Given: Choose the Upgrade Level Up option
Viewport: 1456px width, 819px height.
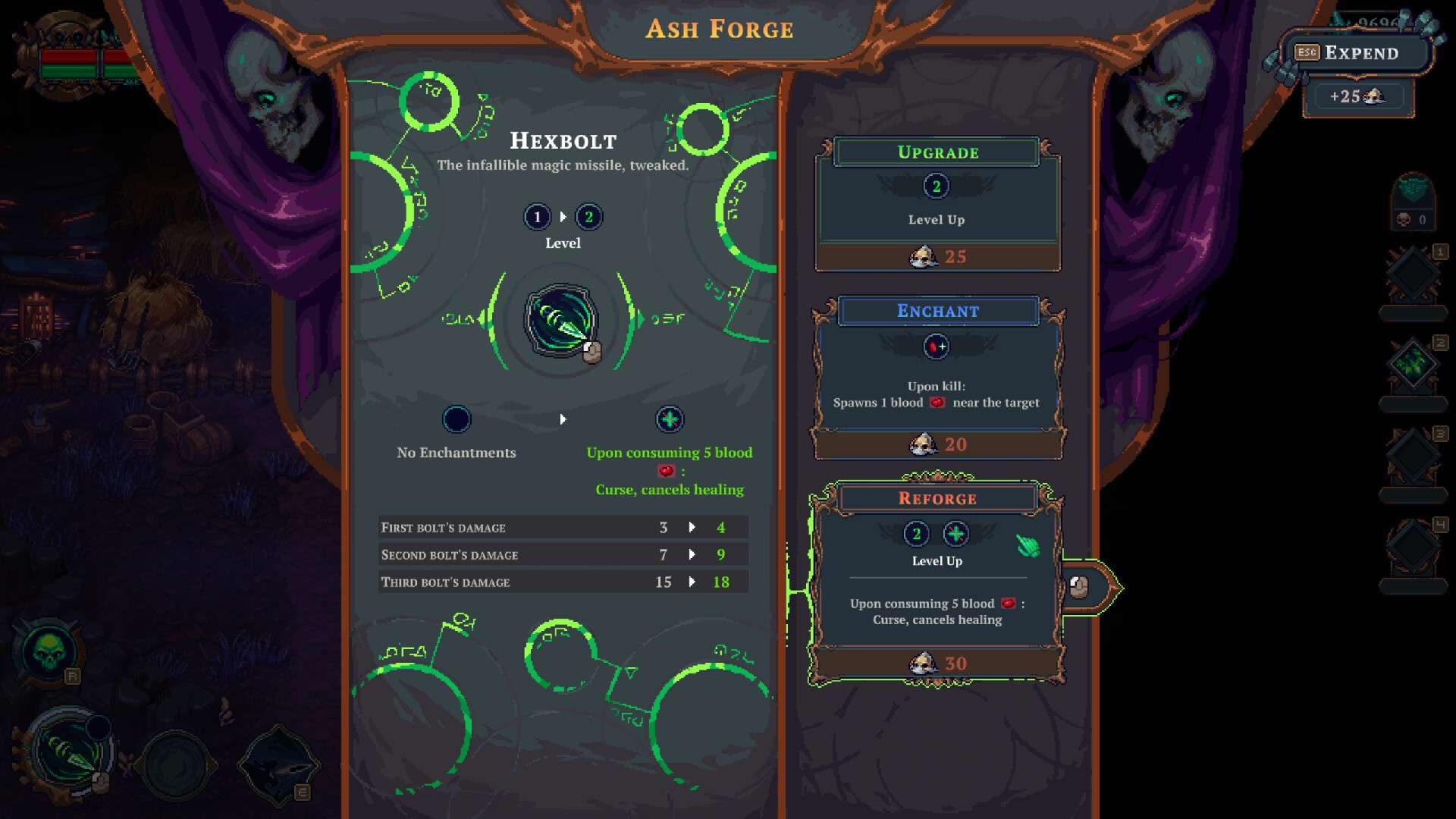Looking at the screenshot, I should [937, 205].
